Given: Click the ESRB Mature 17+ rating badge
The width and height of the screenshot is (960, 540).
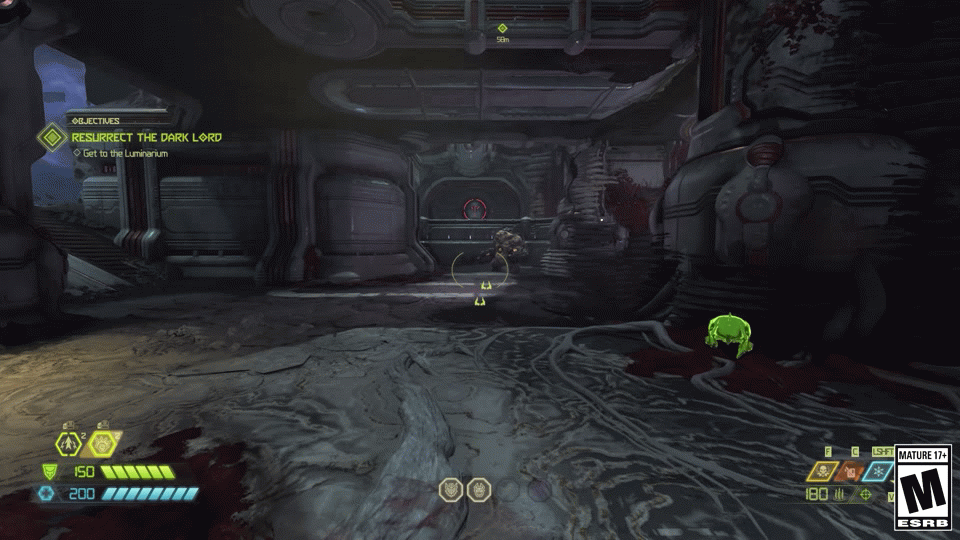Looking at the screenshot, I should coord(922,487).
